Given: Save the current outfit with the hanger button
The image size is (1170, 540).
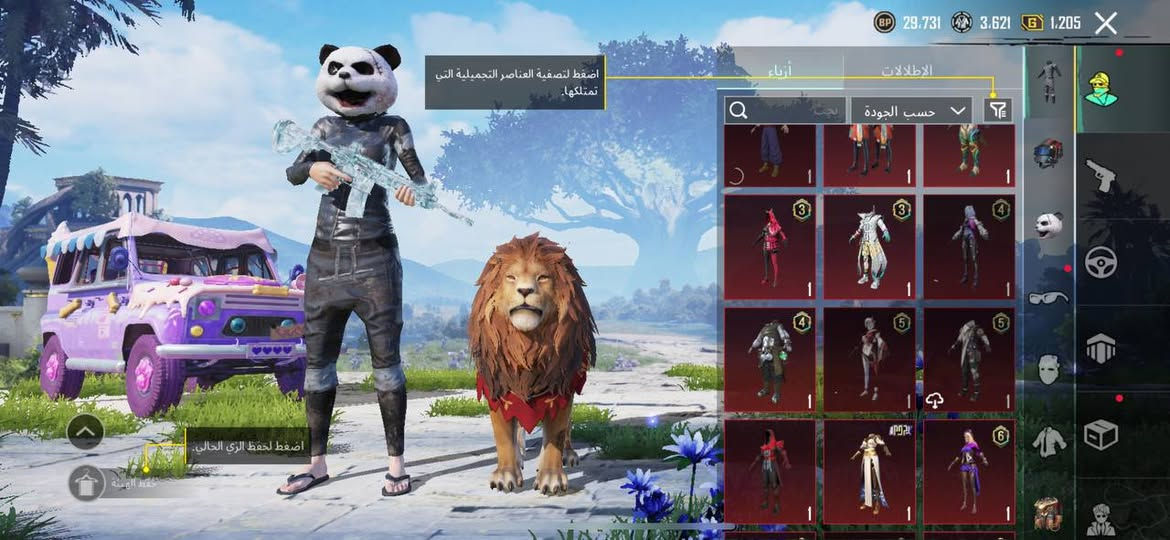Looking at the screenshot, I should tap(86, 482).
